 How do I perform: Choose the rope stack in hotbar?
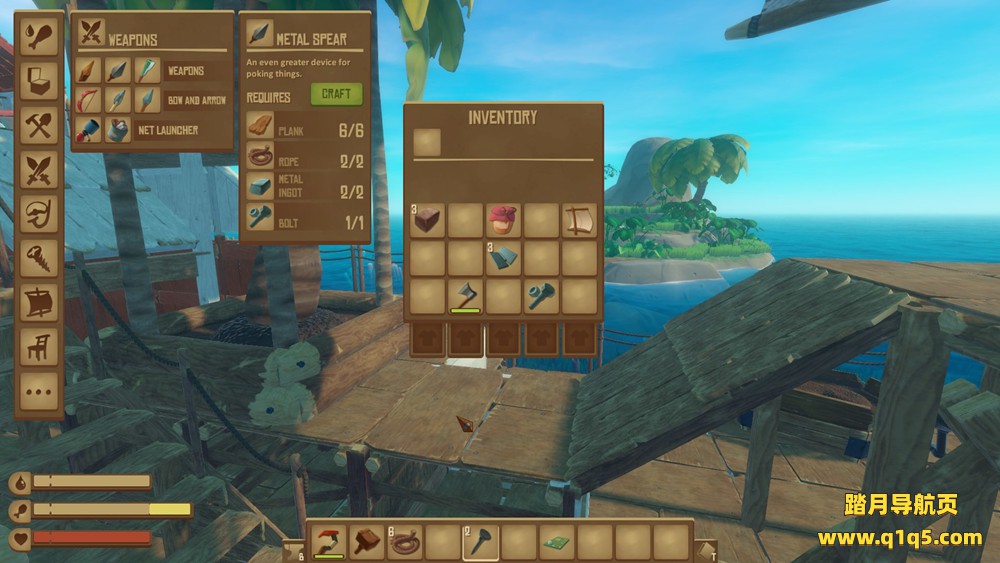pos(404,541)
